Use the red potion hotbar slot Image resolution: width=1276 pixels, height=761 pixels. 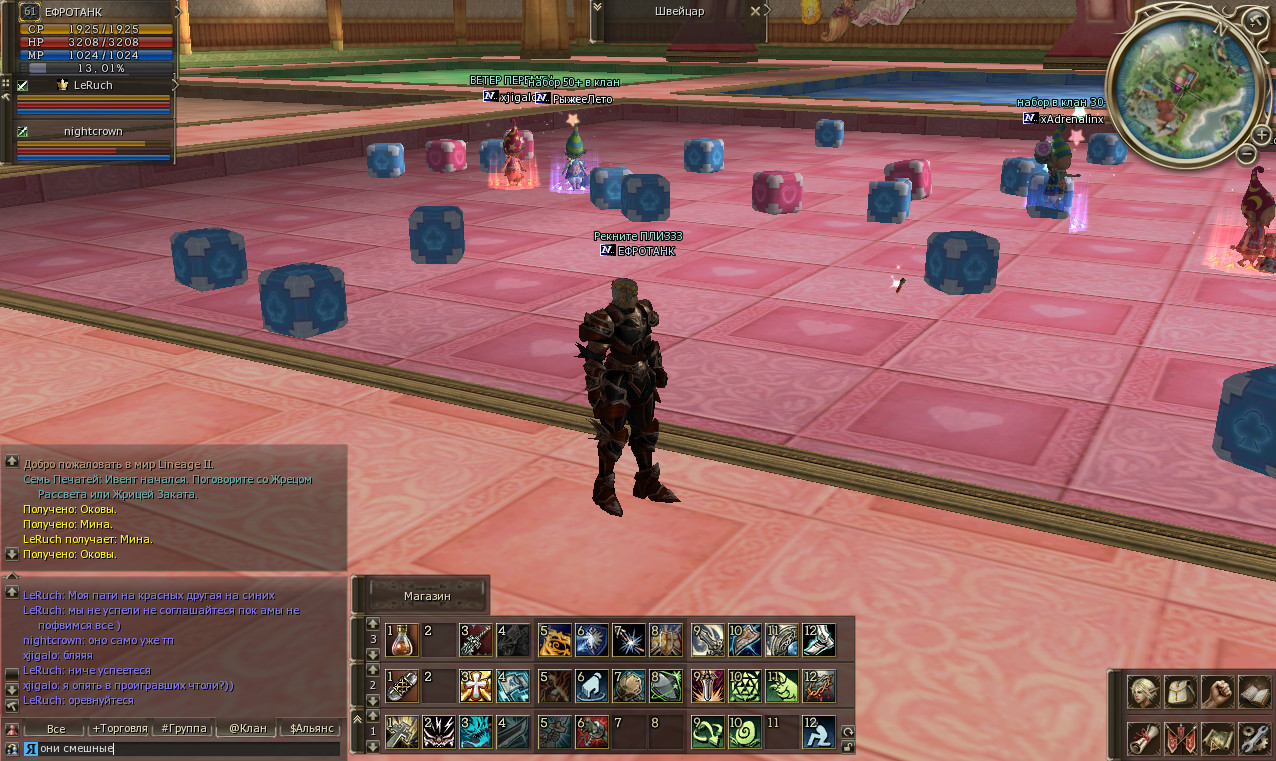(x=402, y=640)
